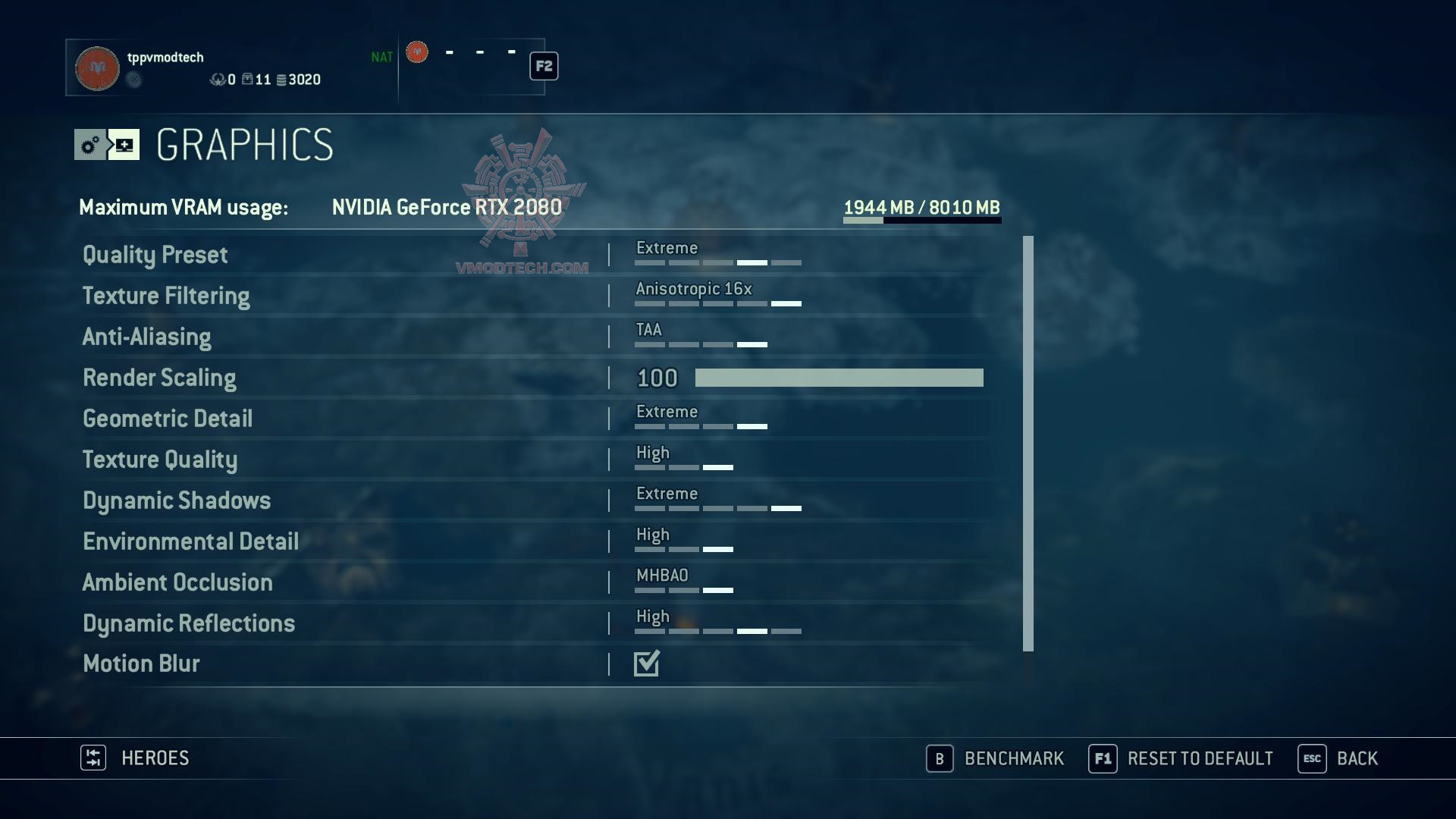The image size is (1456, 819).
Task: Set the Render Scaling slider bar
Action: 839,378
